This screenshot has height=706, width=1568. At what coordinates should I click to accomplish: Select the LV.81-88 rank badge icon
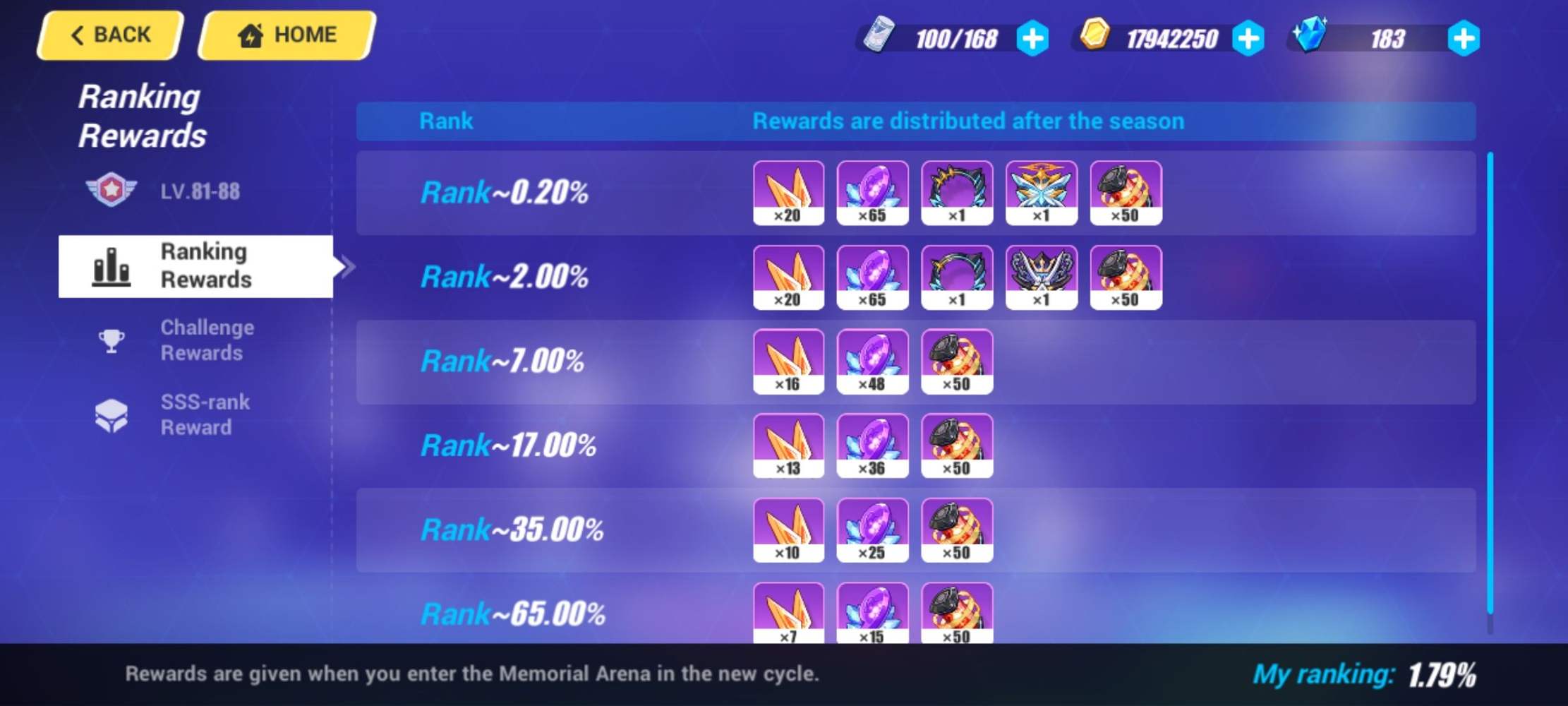pos(113,191)
